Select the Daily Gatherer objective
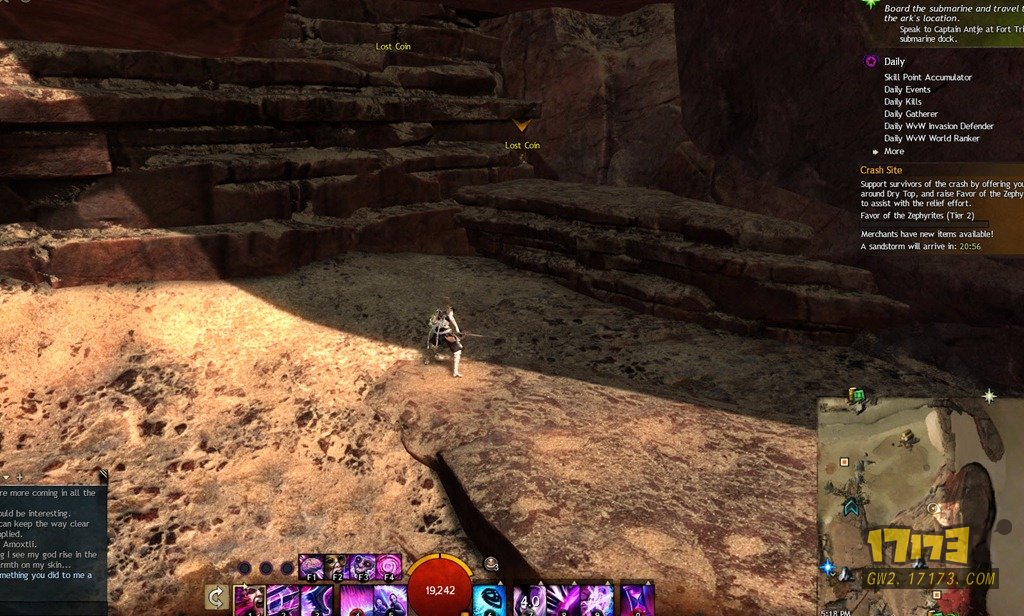1024x616 pixels. (911, 114)
